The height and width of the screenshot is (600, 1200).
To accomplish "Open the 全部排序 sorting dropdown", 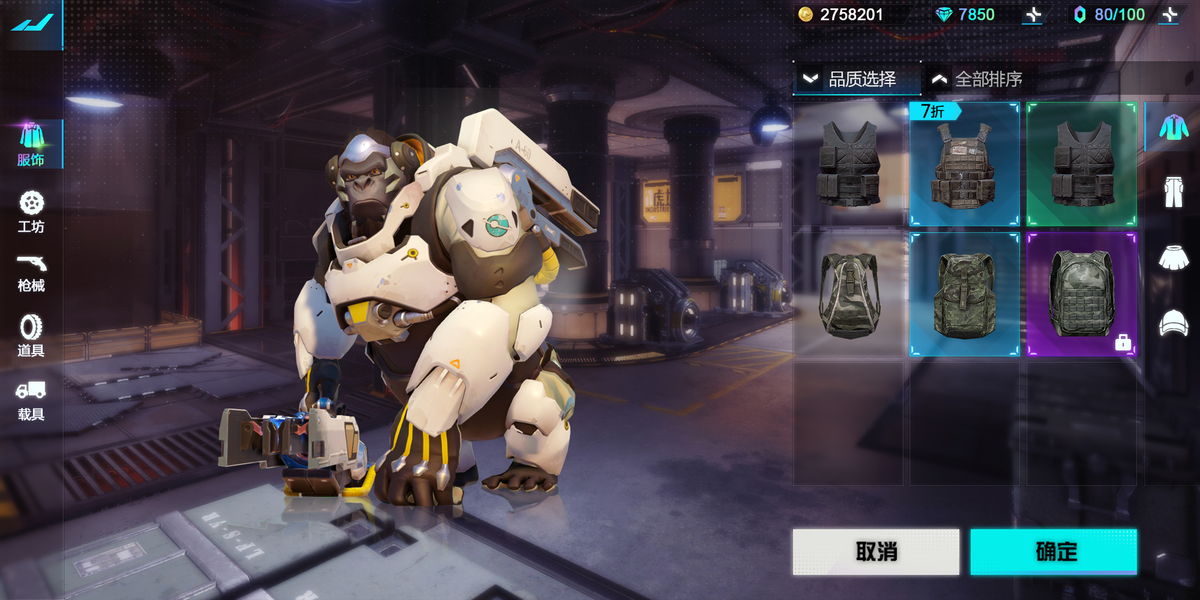I will [x=976, y=79].
